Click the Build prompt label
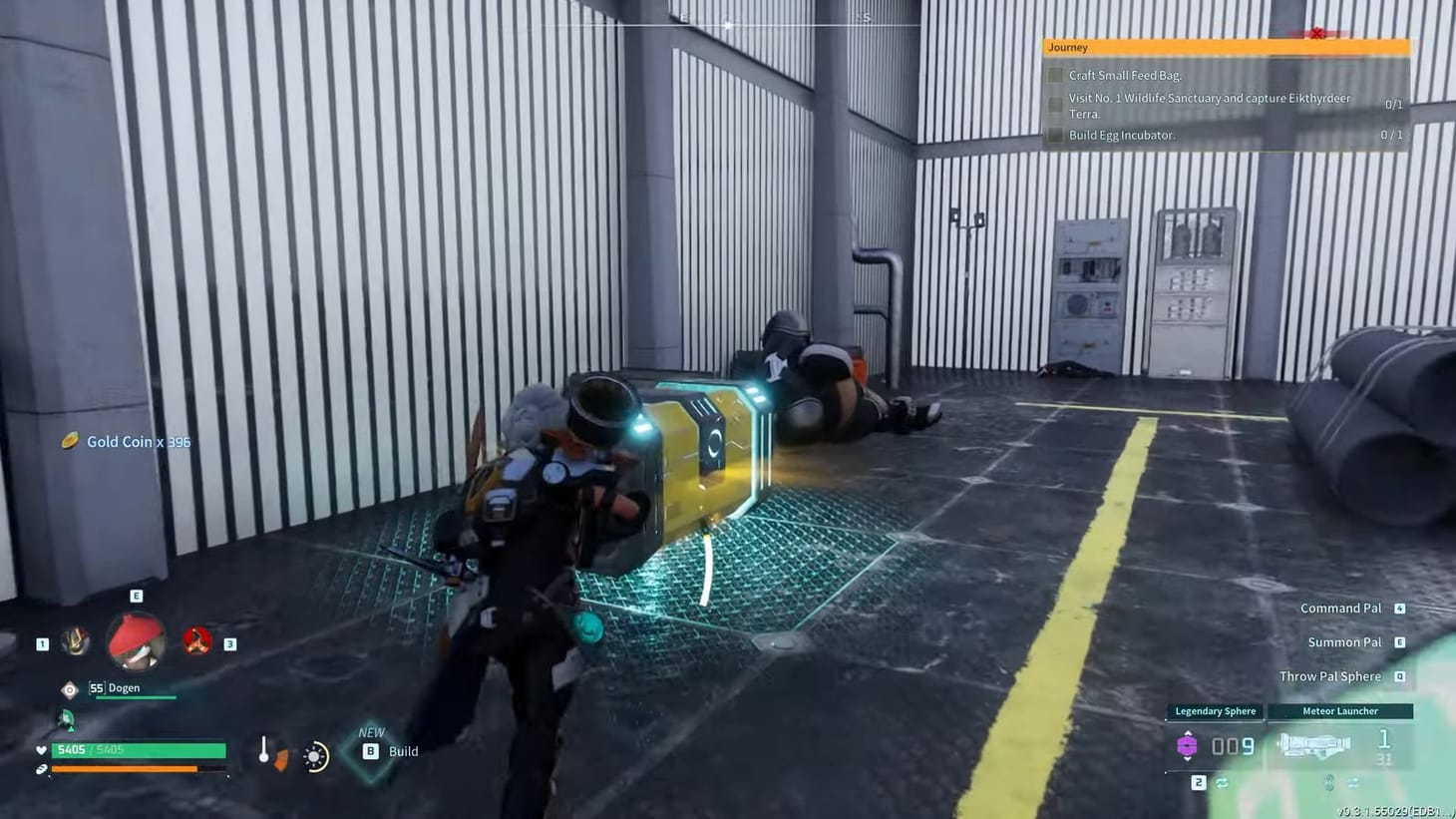Screen dimensions: 1456x819 (404, 751)
